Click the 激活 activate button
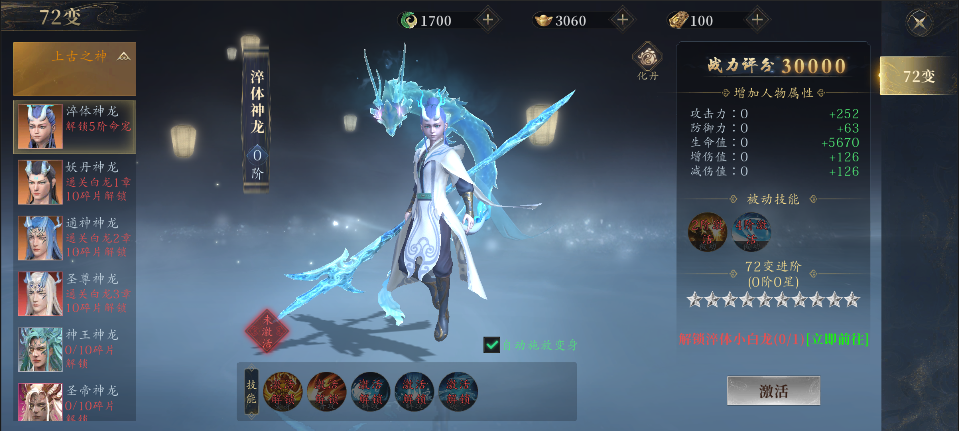This screenshot has height=431, width=959. pyautogui.click(x=773, y=391)
